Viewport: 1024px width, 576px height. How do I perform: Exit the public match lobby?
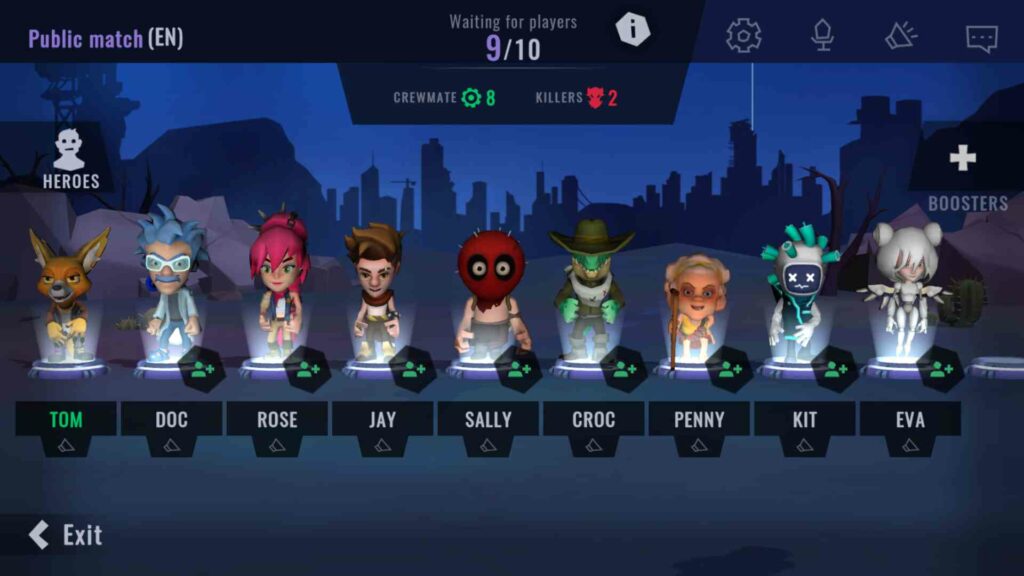pos(66,535)
